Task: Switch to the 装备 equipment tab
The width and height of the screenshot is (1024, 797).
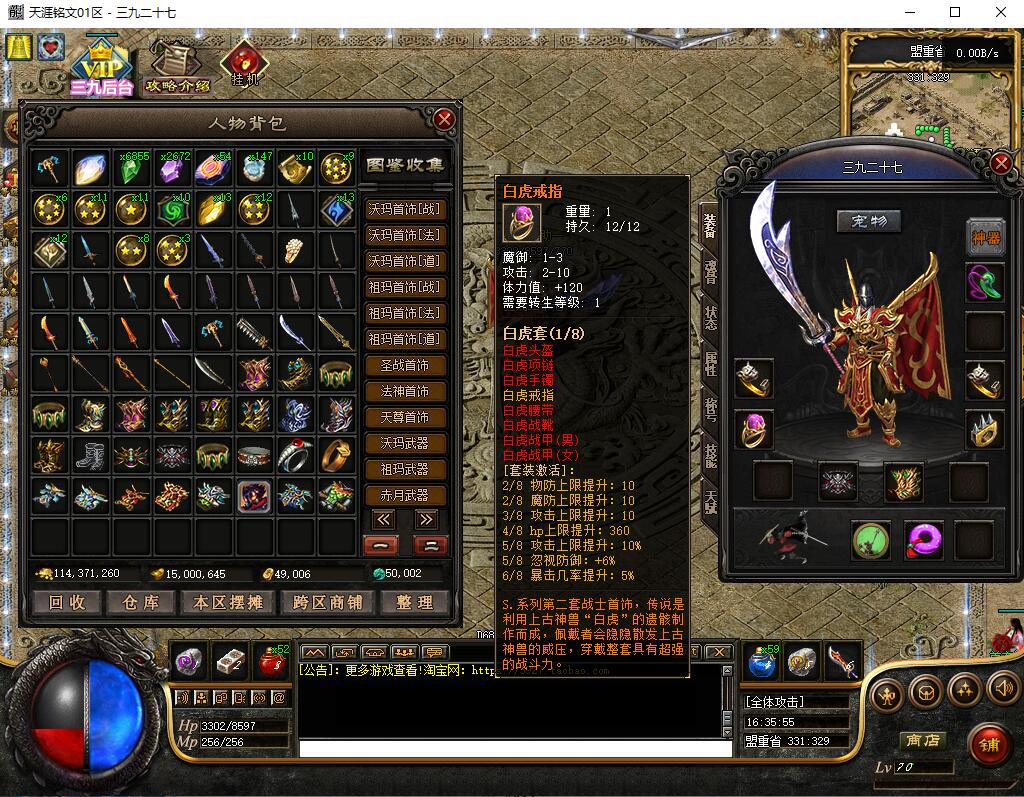Action: click(710, 226)
